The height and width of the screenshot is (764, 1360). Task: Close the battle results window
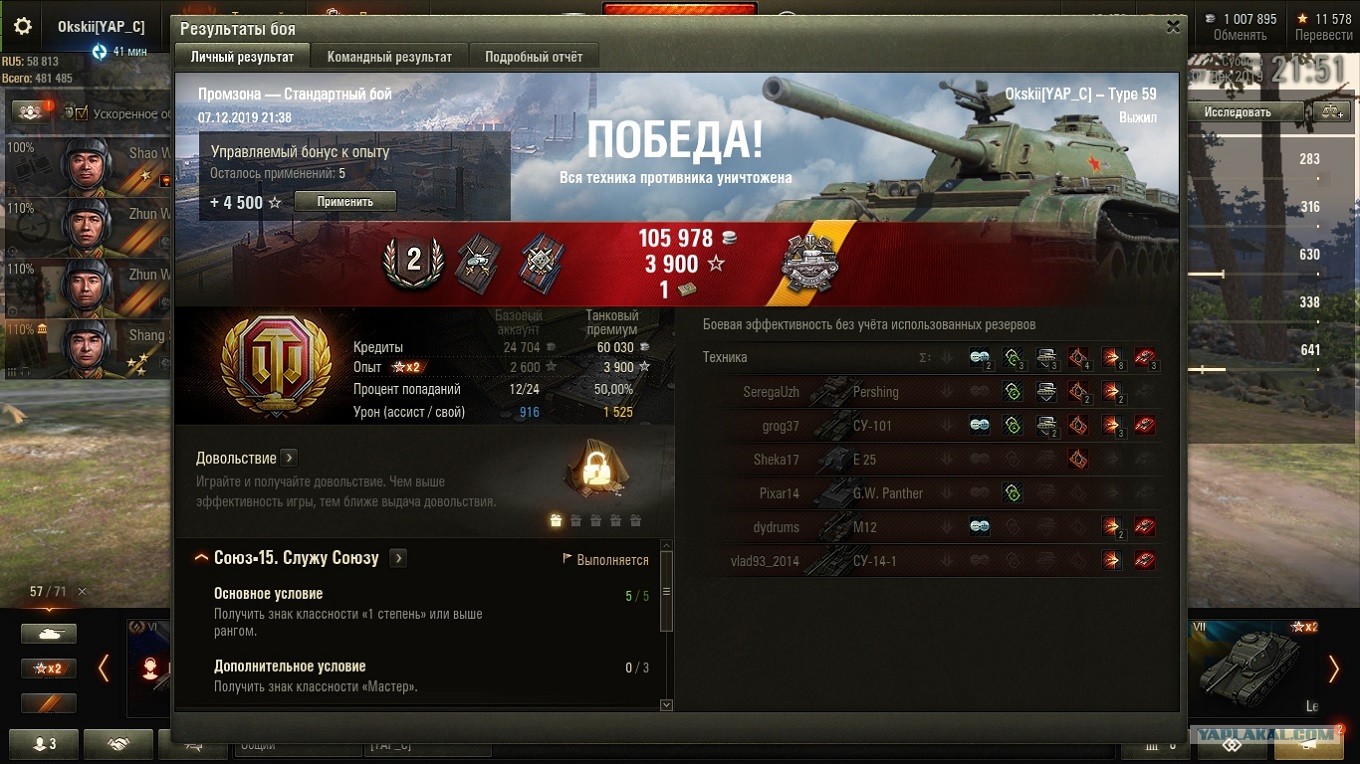pyautogui.click(x=1173, y=27)
